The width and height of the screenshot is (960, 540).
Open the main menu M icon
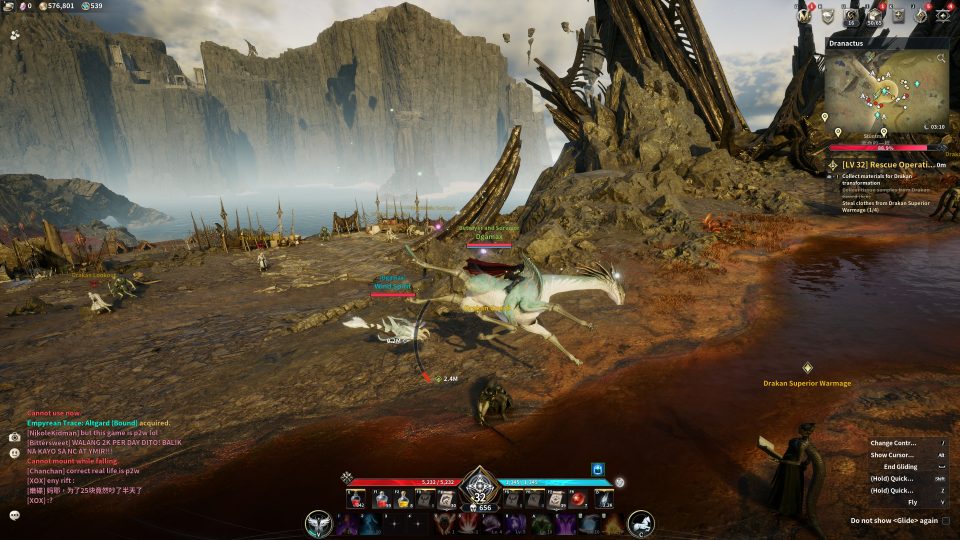tap(802, 15)
